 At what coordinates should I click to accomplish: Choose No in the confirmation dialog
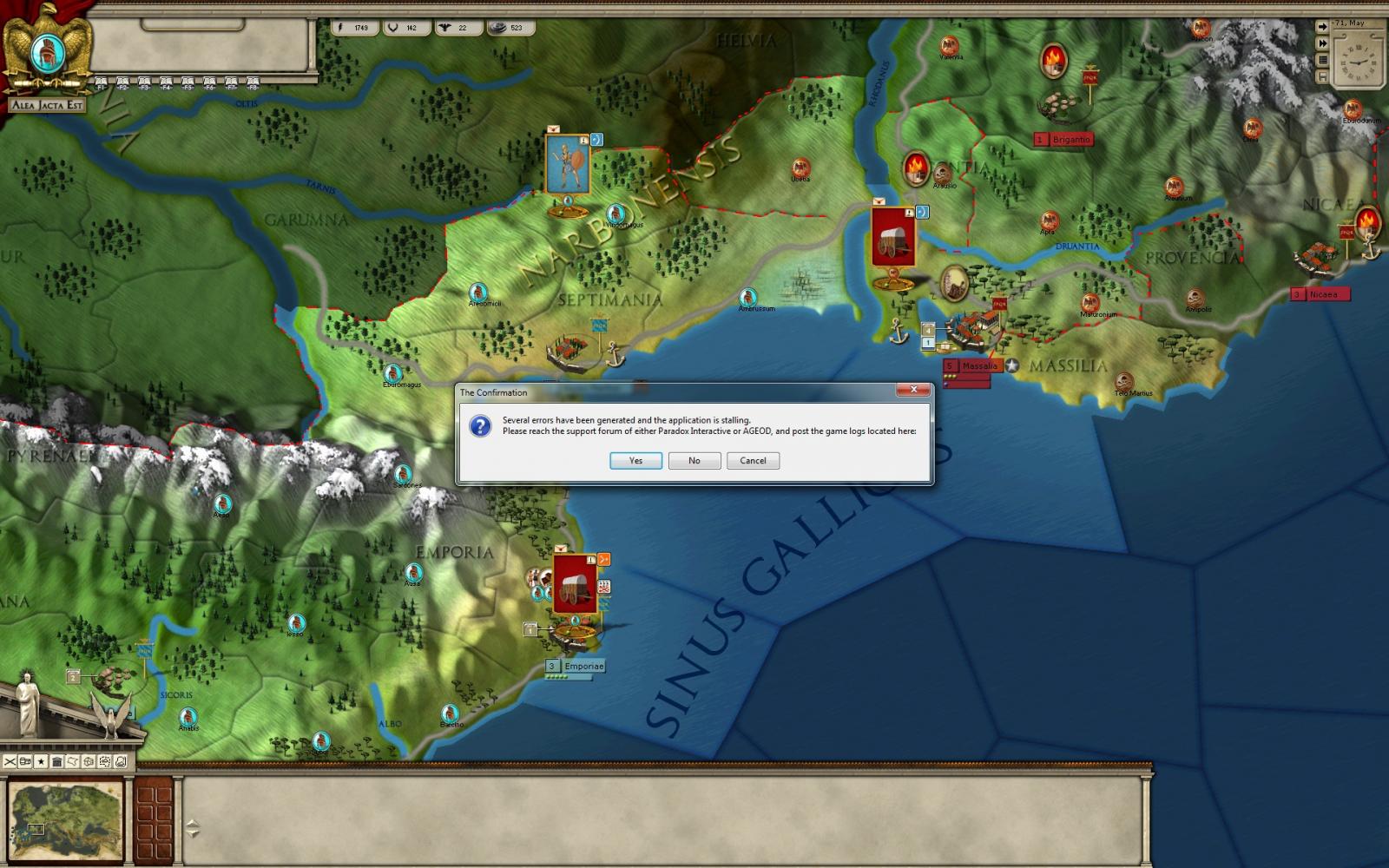(x=694, y=461)
